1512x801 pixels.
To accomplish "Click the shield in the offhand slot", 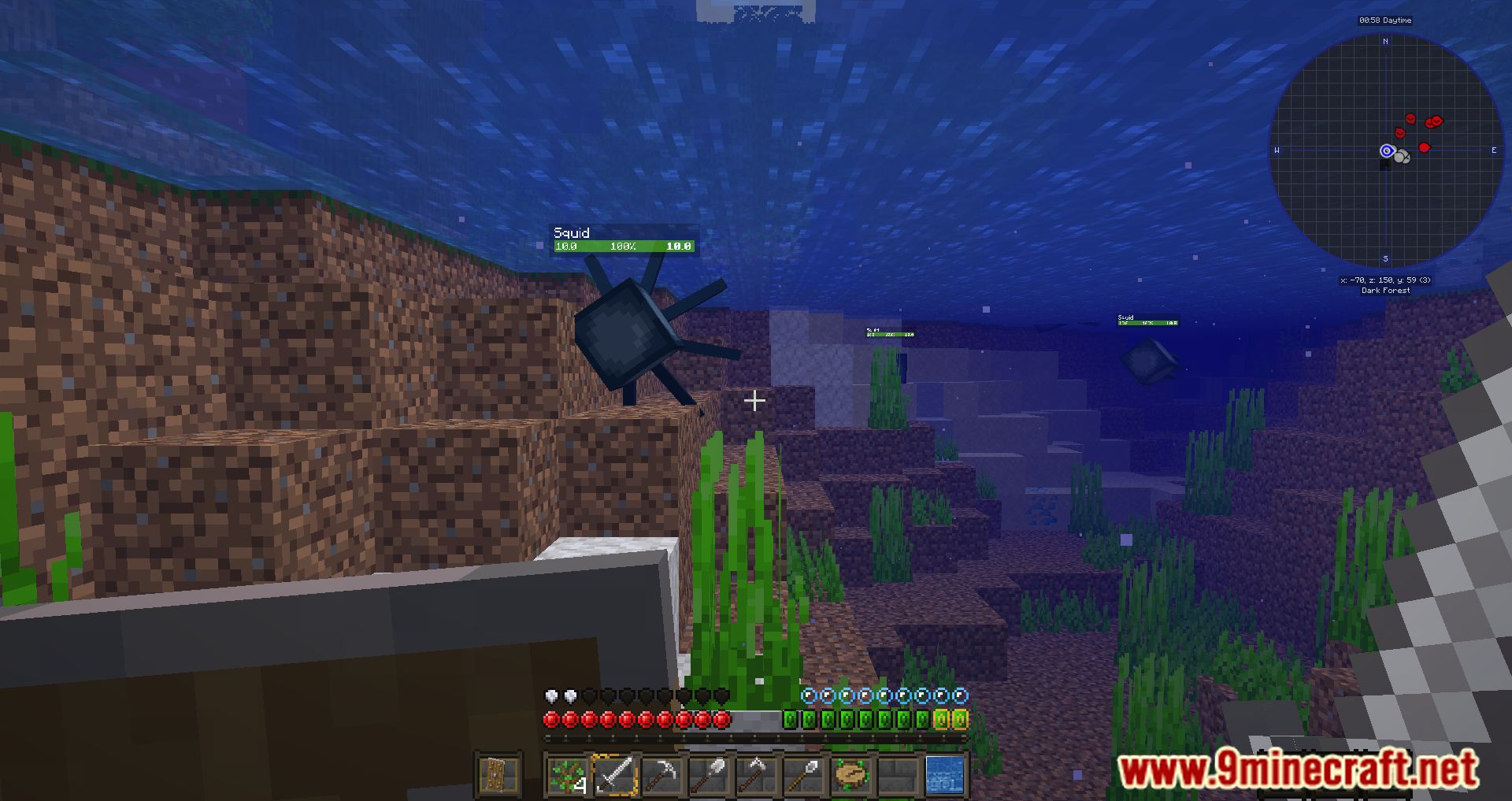I will pyautogui.click(x=498, y=774).
